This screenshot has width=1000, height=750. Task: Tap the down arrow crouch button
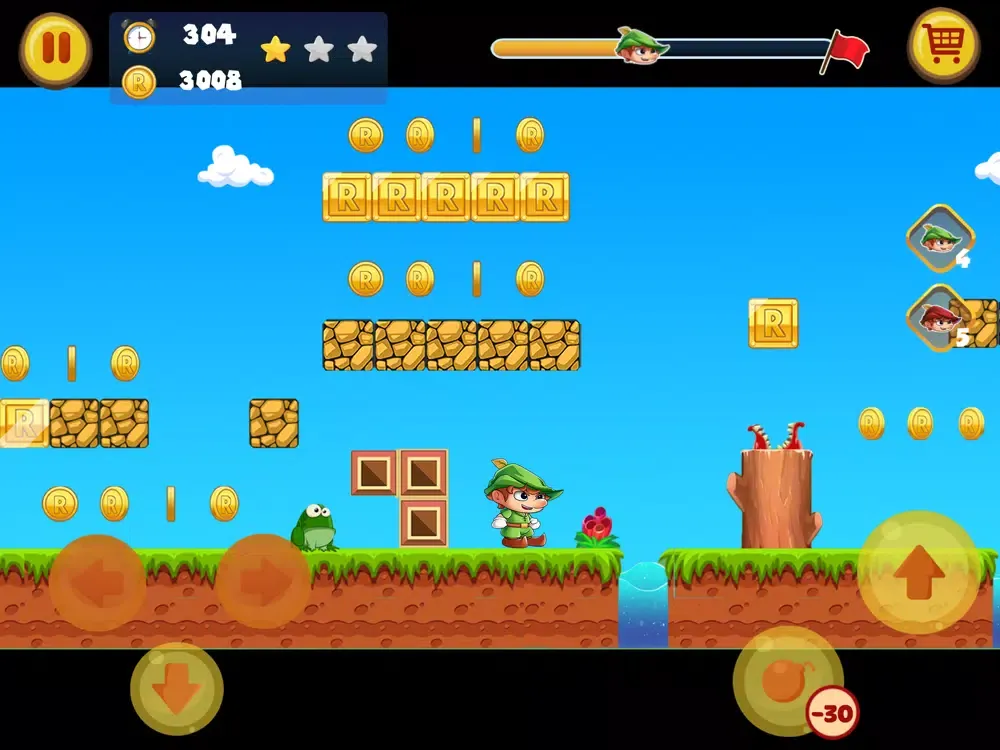177,689
